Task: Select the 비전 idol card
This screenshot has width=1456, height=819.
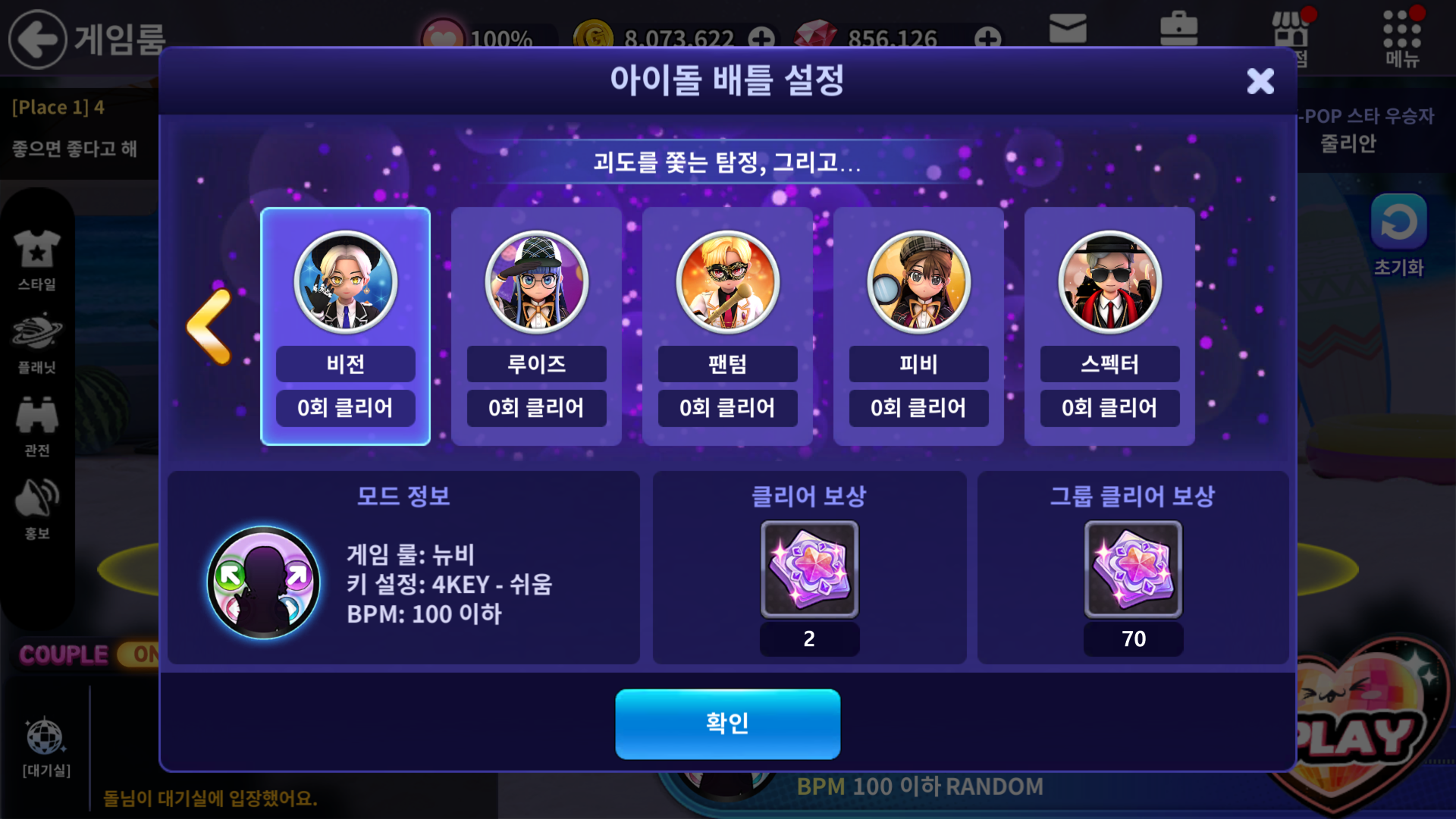Action: click(x=345, y=326)
